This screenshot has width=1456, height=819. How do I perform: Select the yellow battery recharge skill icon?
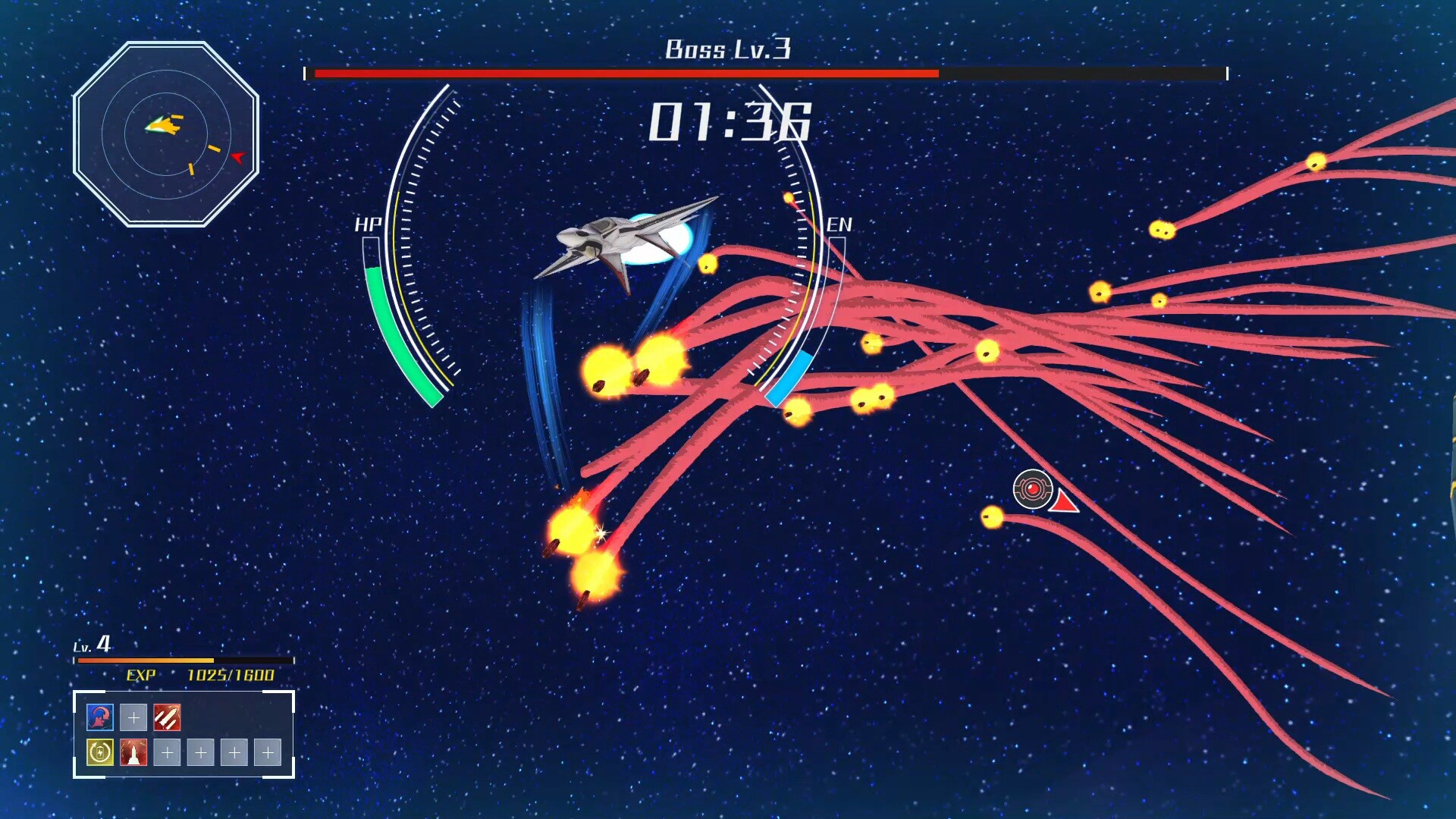click(x=100, y=752)
